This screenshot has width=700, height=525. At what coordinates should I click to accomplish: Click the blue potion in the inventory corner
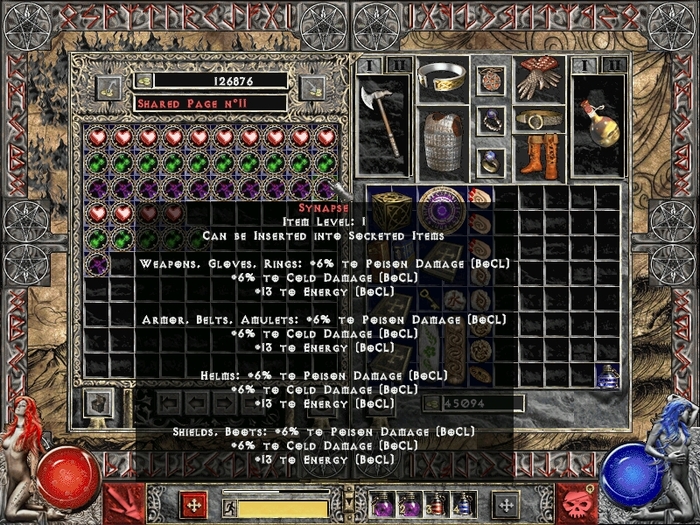(608, 376)
